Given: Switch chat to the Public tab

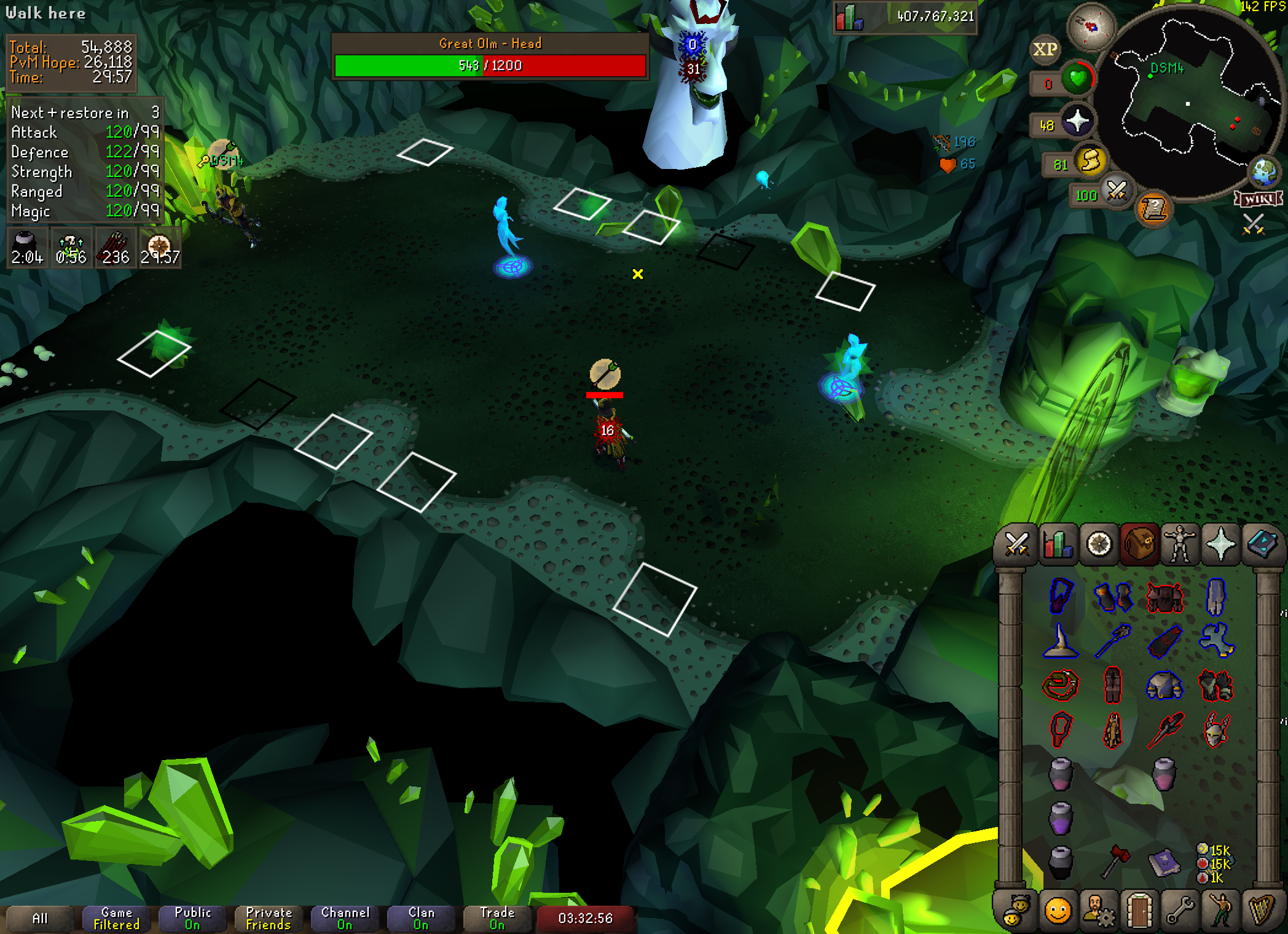Looking at the screenshot, I should (x=193, y=918).
